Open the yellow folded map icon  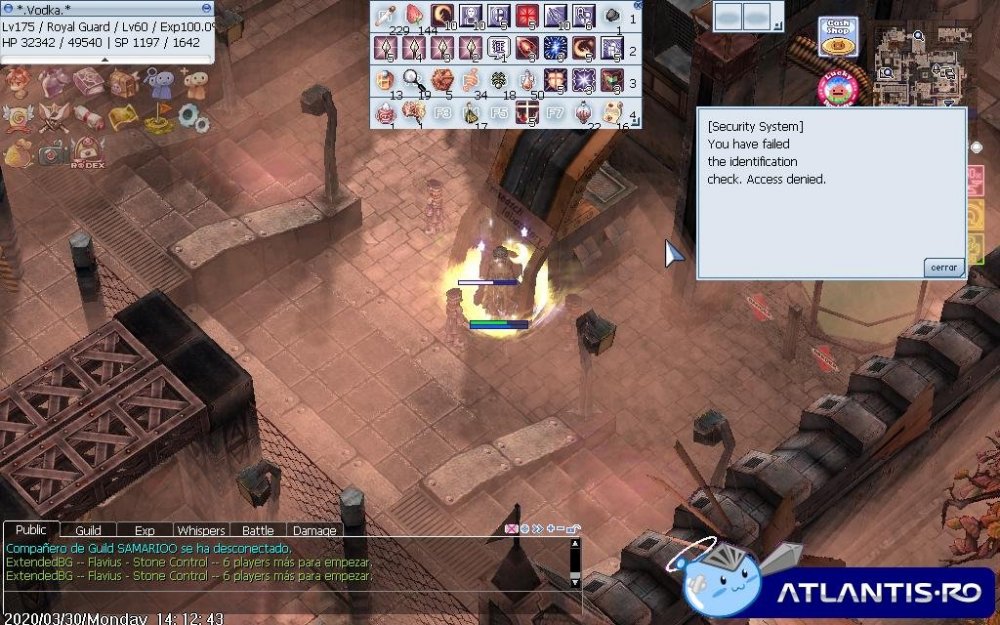(122, 118)
